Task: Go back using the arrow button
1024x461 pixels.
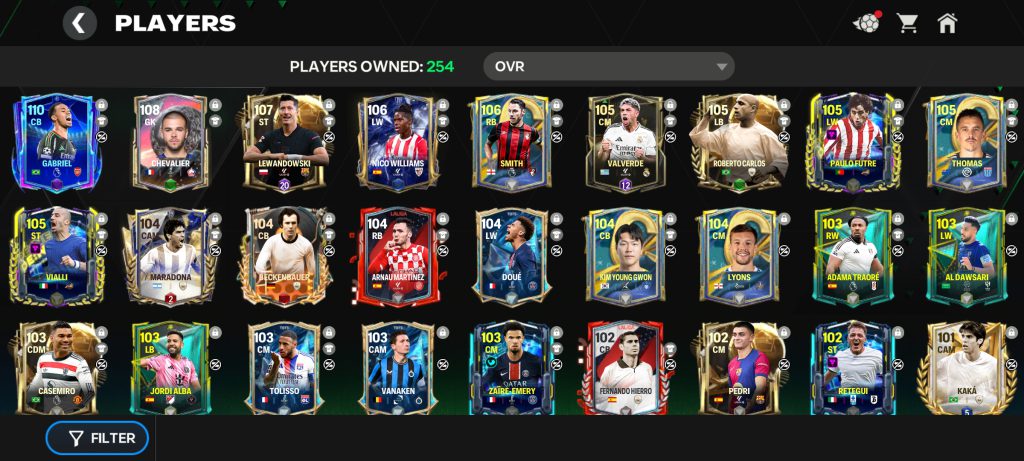Action: 79,23
